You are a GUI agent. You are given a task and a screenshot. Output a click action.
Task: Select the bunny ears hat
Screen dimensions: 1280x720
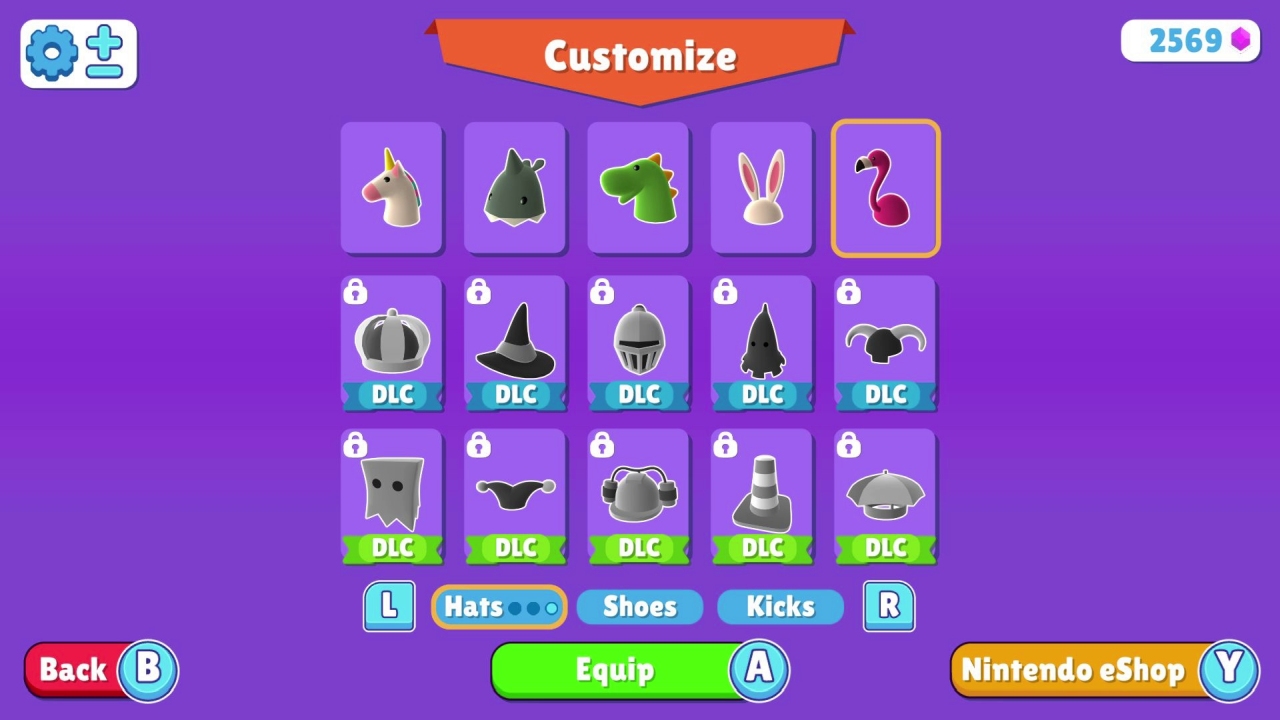[761, 188]
